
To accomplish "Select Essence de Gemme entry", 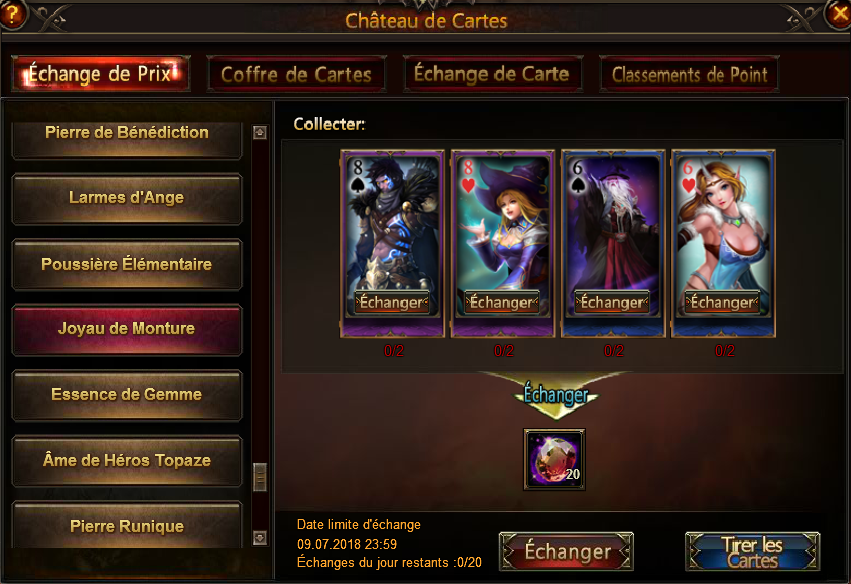I will [127, 395].
